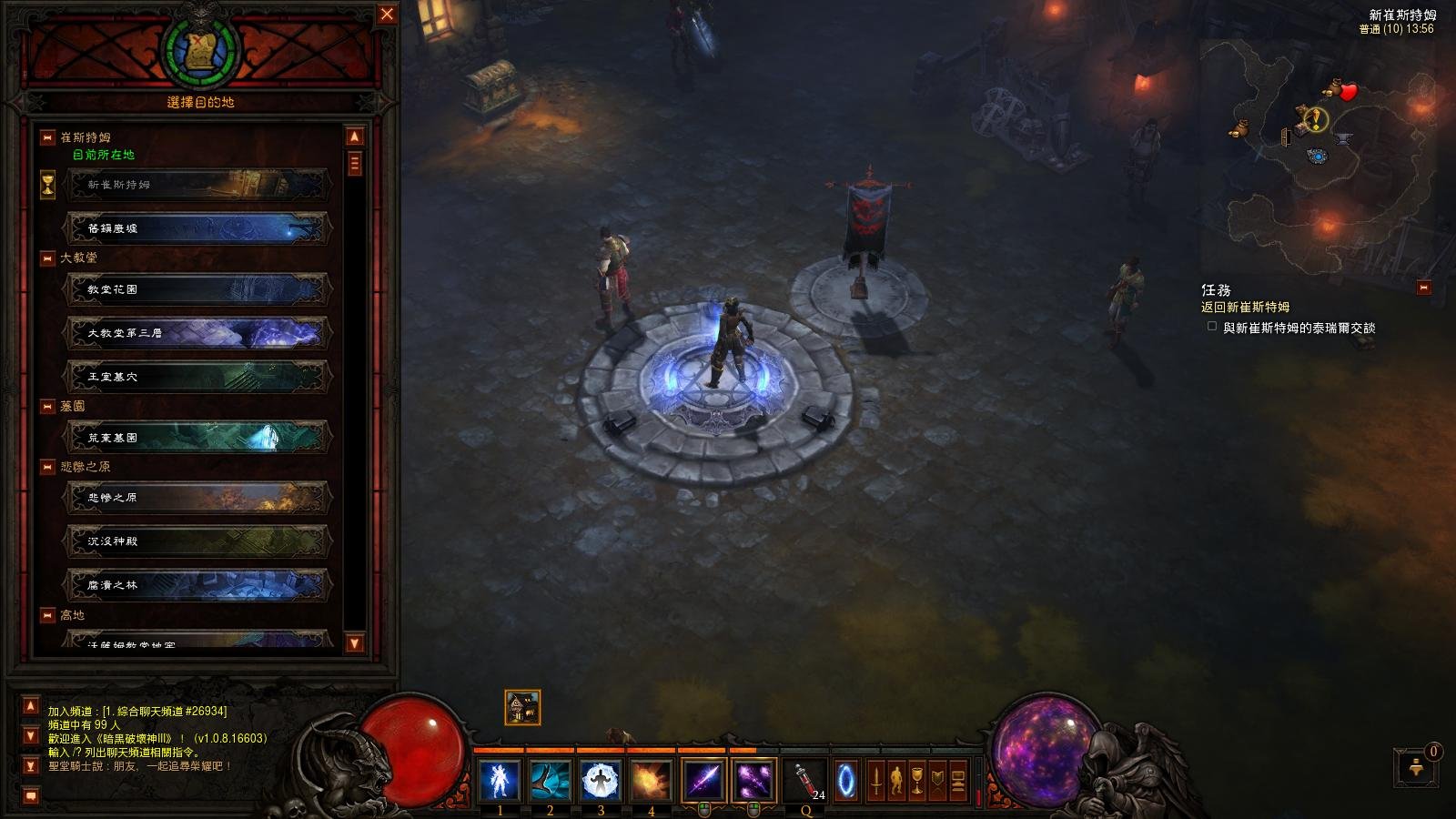Cast the blue Town Portal

tap(846, 781)
